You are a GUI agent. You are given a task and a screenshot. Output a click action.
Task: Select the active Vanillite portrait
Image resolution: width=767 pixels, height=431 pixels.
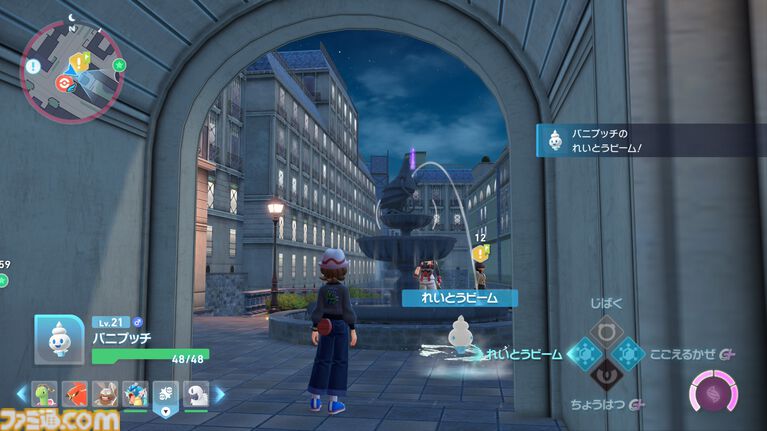58,340
